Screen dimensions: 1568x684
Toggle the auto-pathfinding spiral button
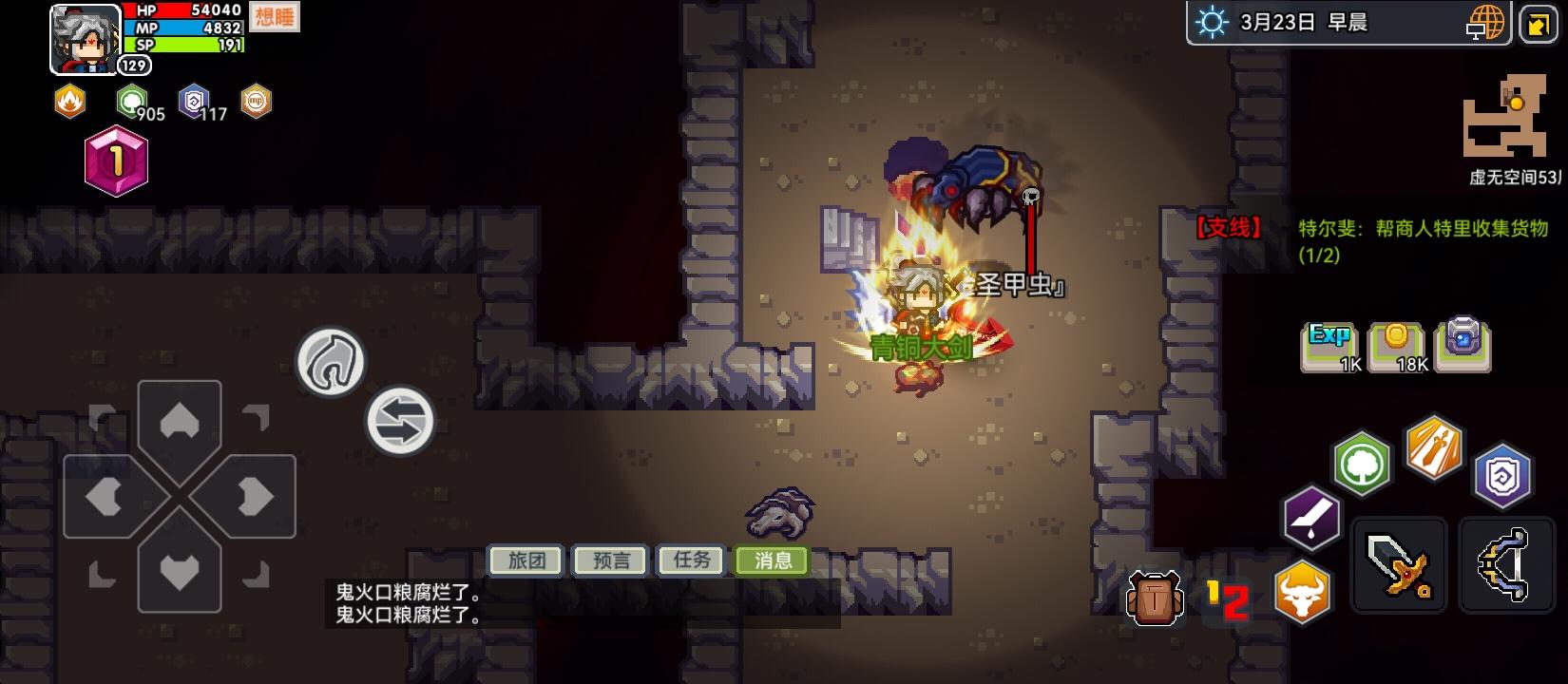point(332,362)
